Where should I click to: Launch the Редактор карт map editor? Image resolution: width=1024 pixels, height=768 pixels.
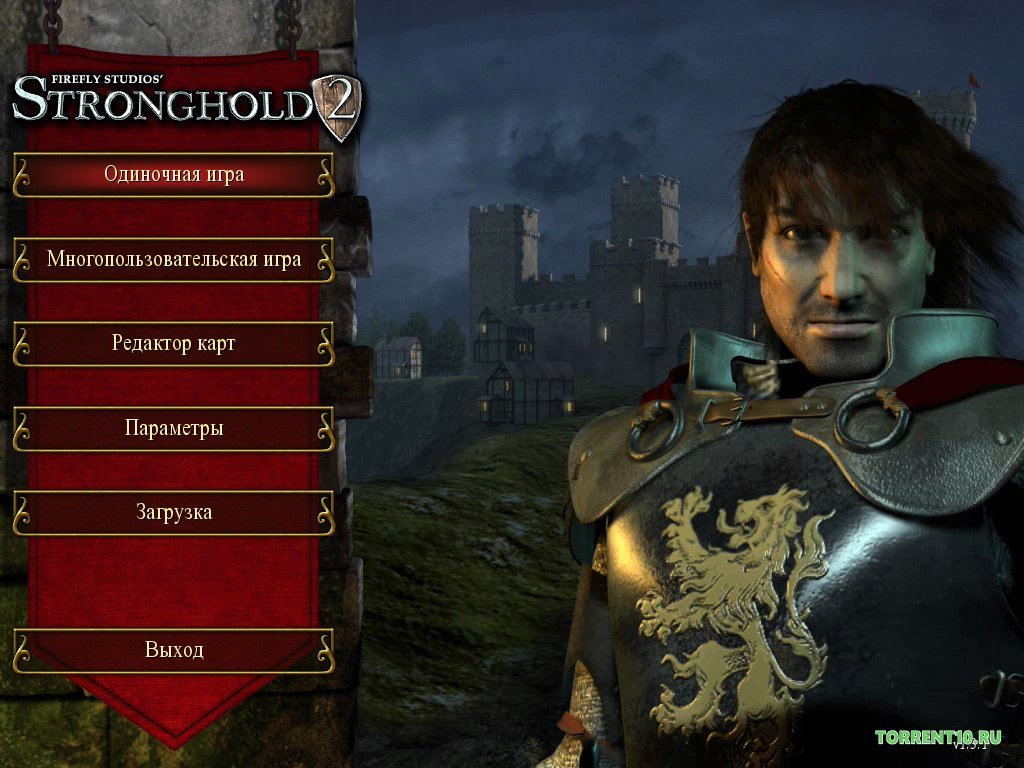(x=174, y=344)
